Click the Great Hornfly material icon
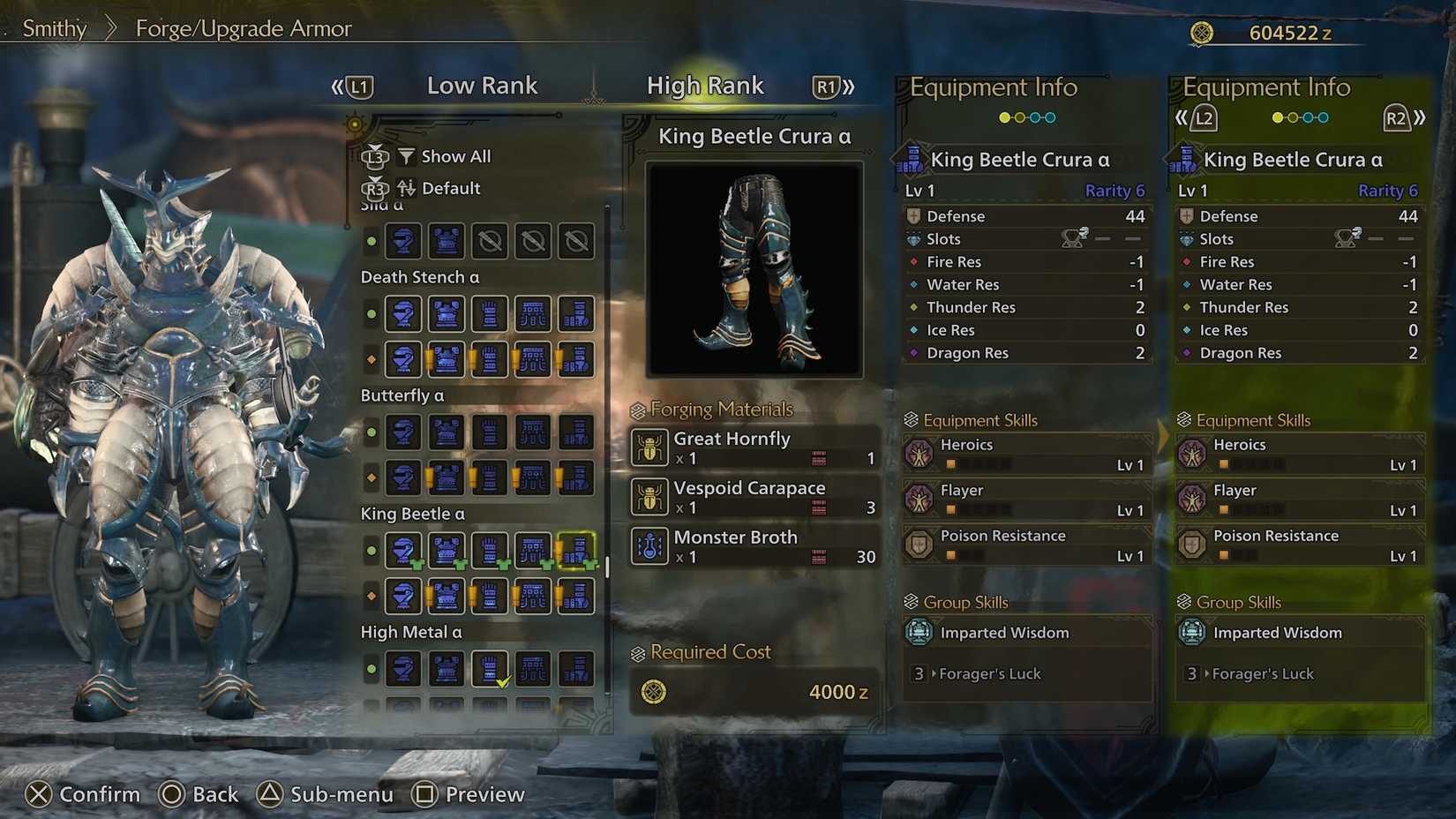 click(x=649, y=447)
